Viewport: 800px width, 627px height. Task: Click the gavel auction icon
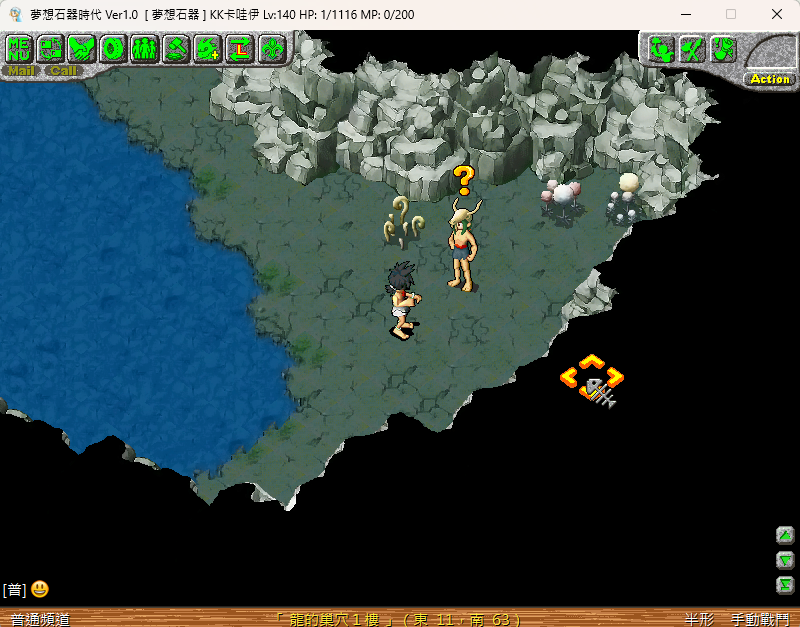click(x=177, y=48)
